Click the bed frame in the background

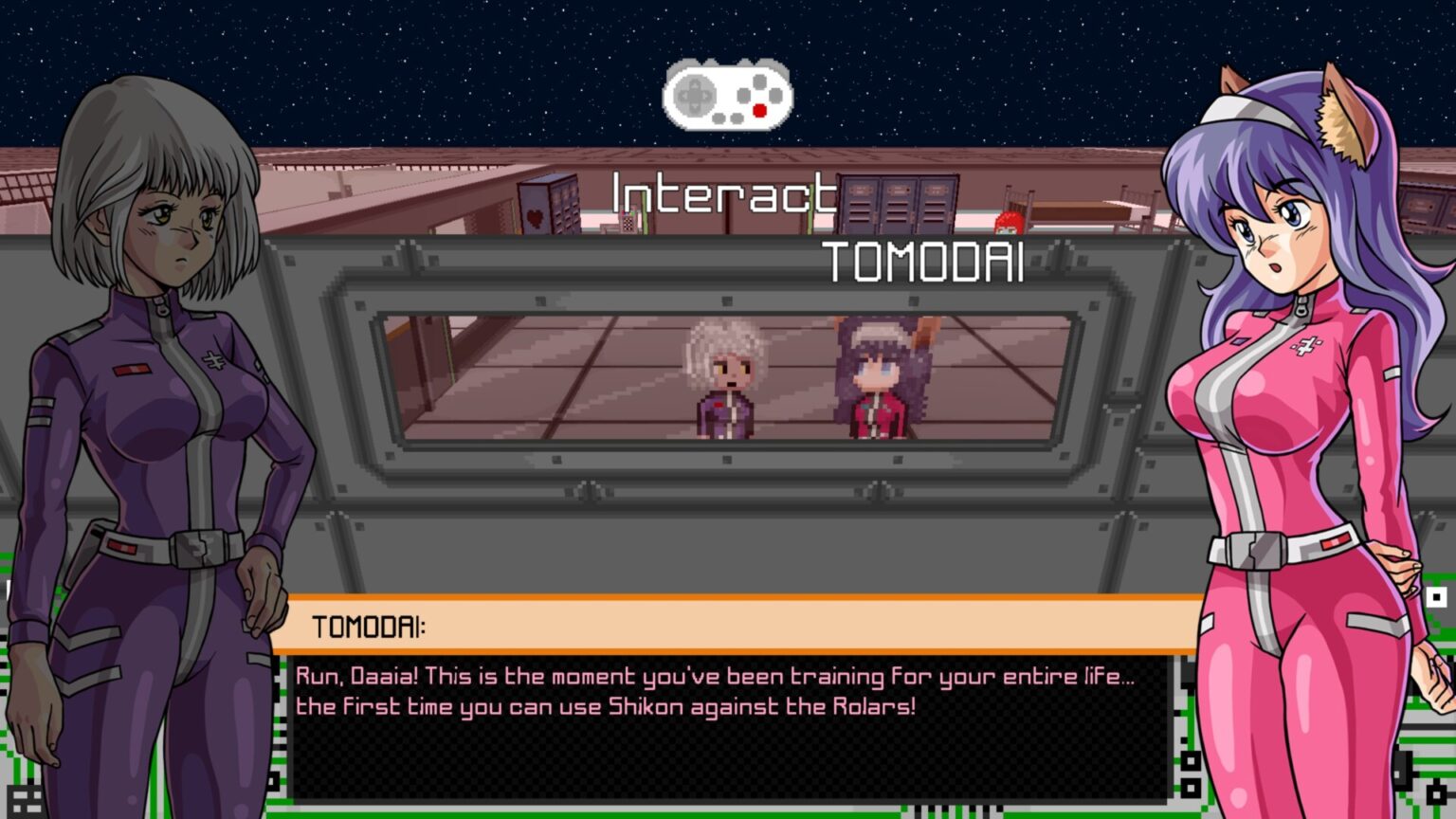pos(1081,211)
